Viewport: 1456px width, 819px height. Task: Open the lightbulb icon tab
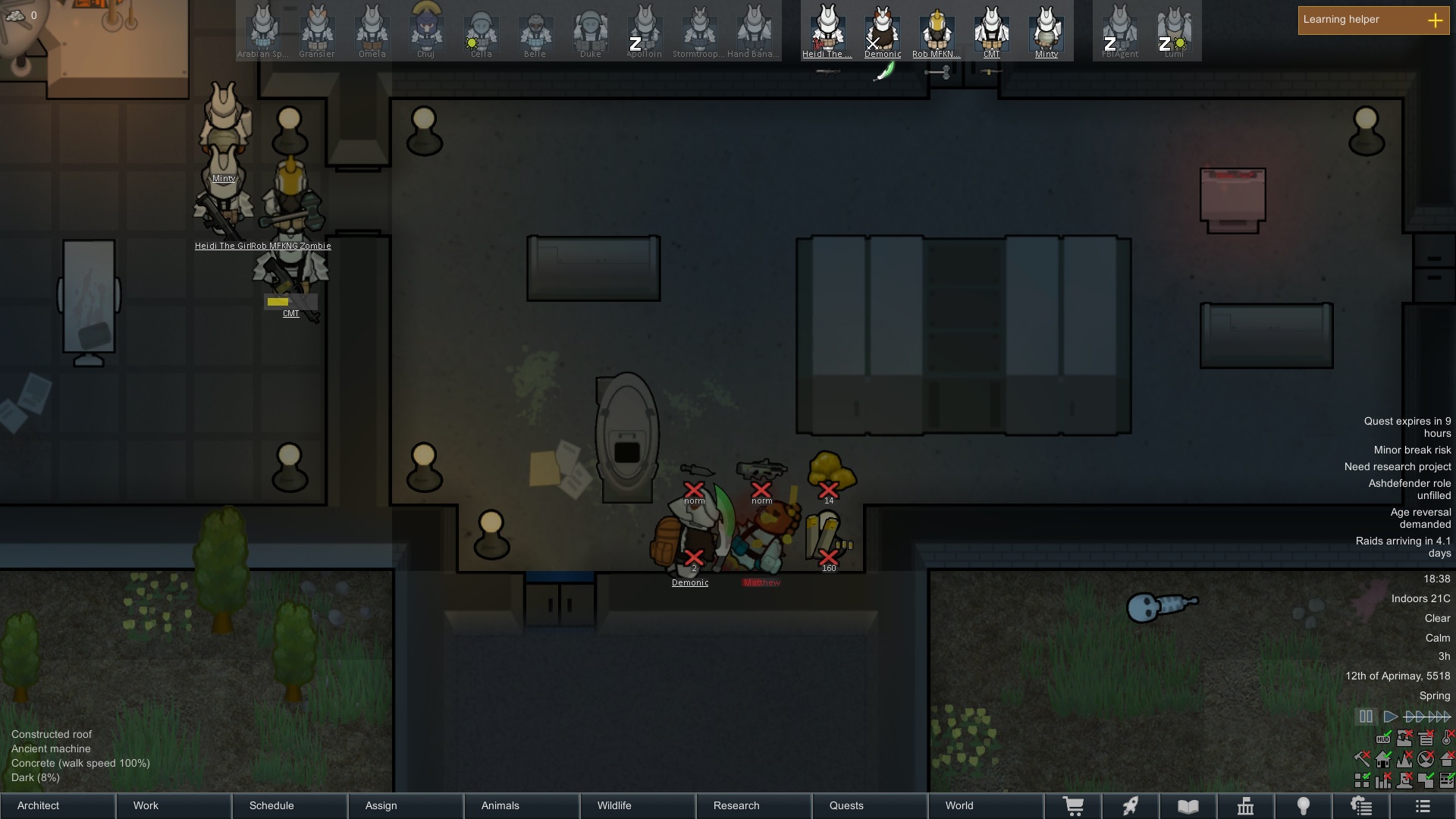(x=1304, y=806)
